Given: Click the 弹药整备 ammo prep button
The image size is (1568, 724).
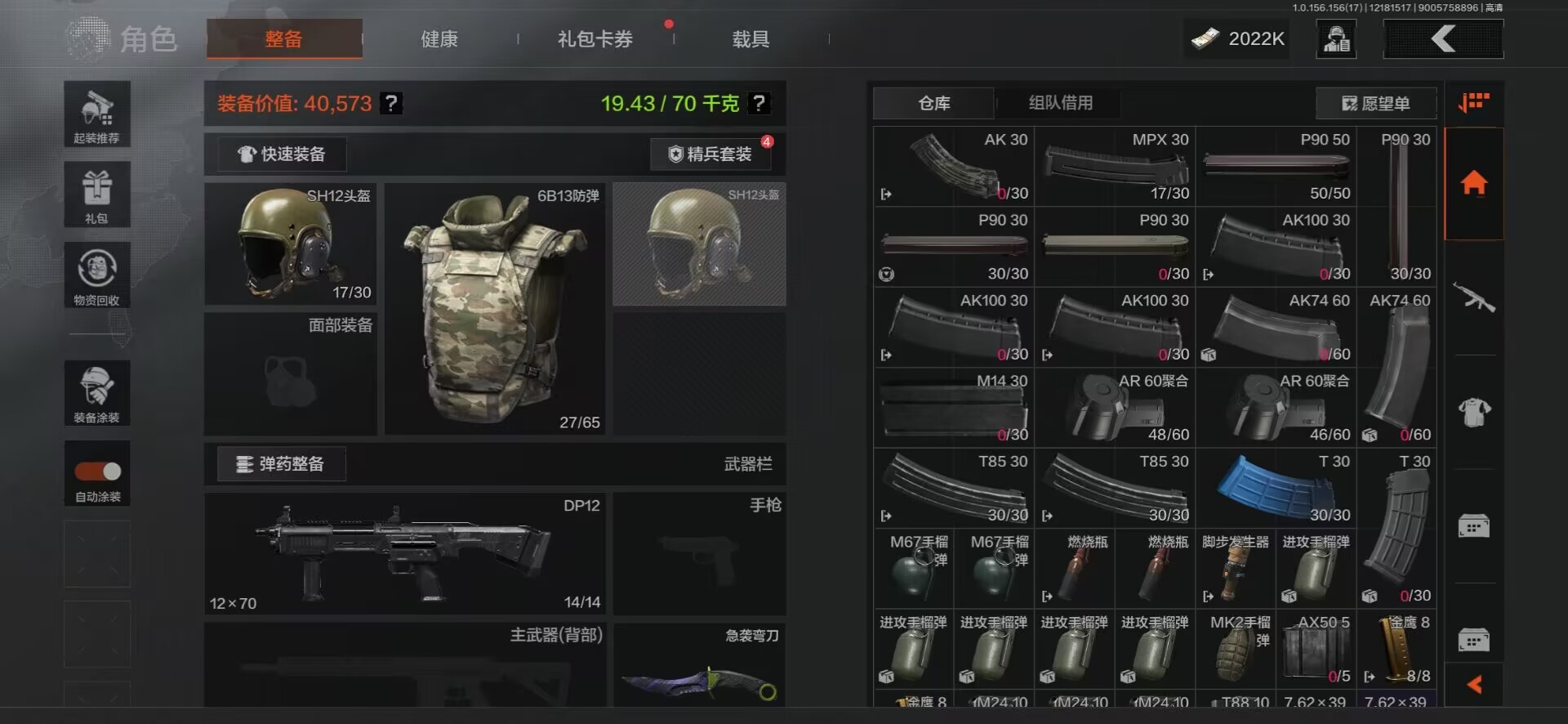Looking at the screenshot, I should pos(281,464).
